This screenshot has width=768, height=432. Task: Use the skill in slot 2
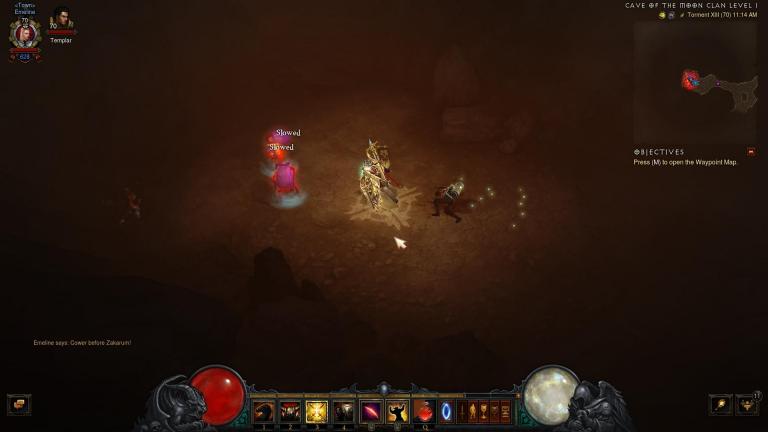291,411
